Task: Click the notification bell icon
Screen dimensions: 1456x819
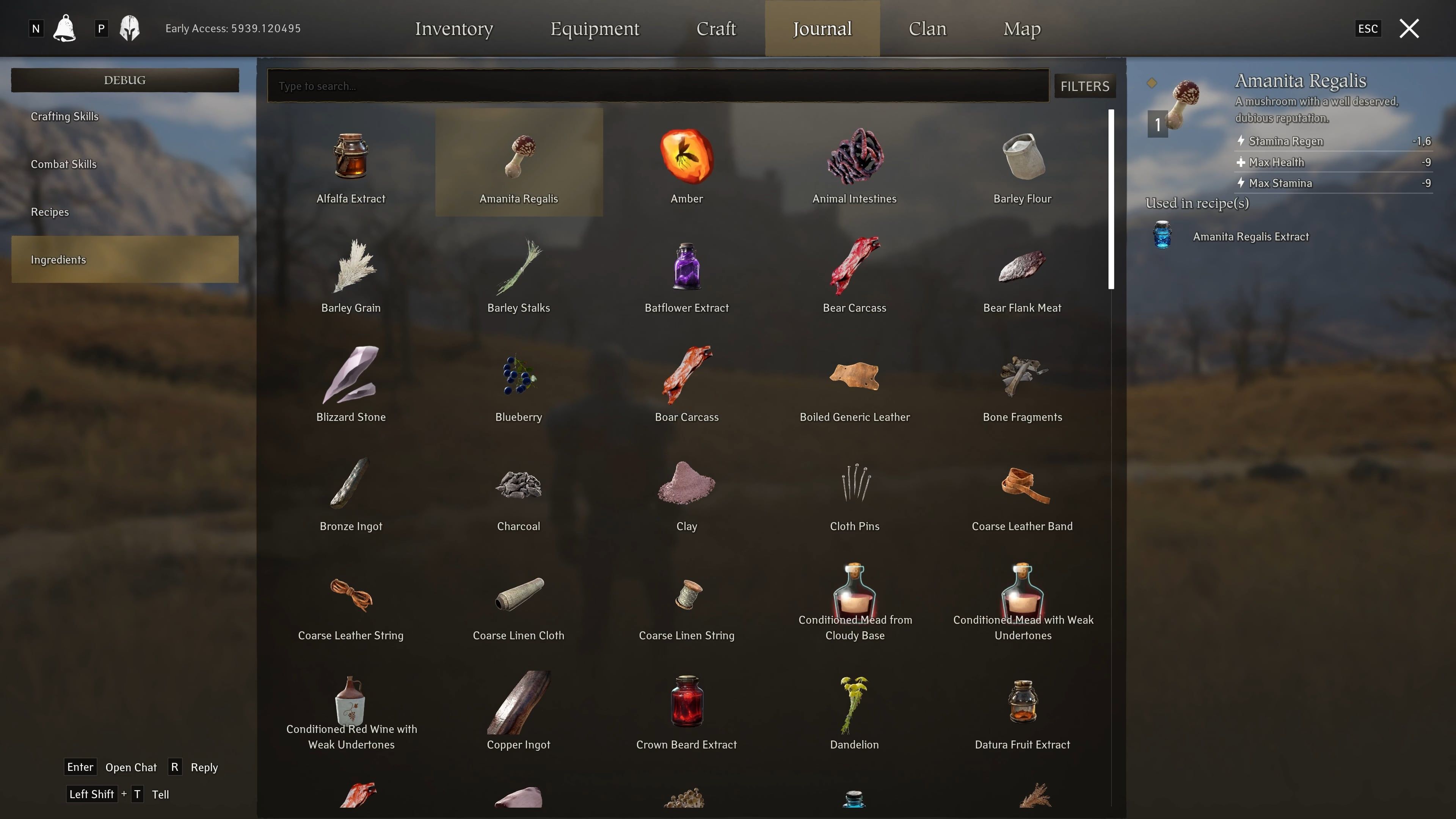Action: (x=64, y=28)
